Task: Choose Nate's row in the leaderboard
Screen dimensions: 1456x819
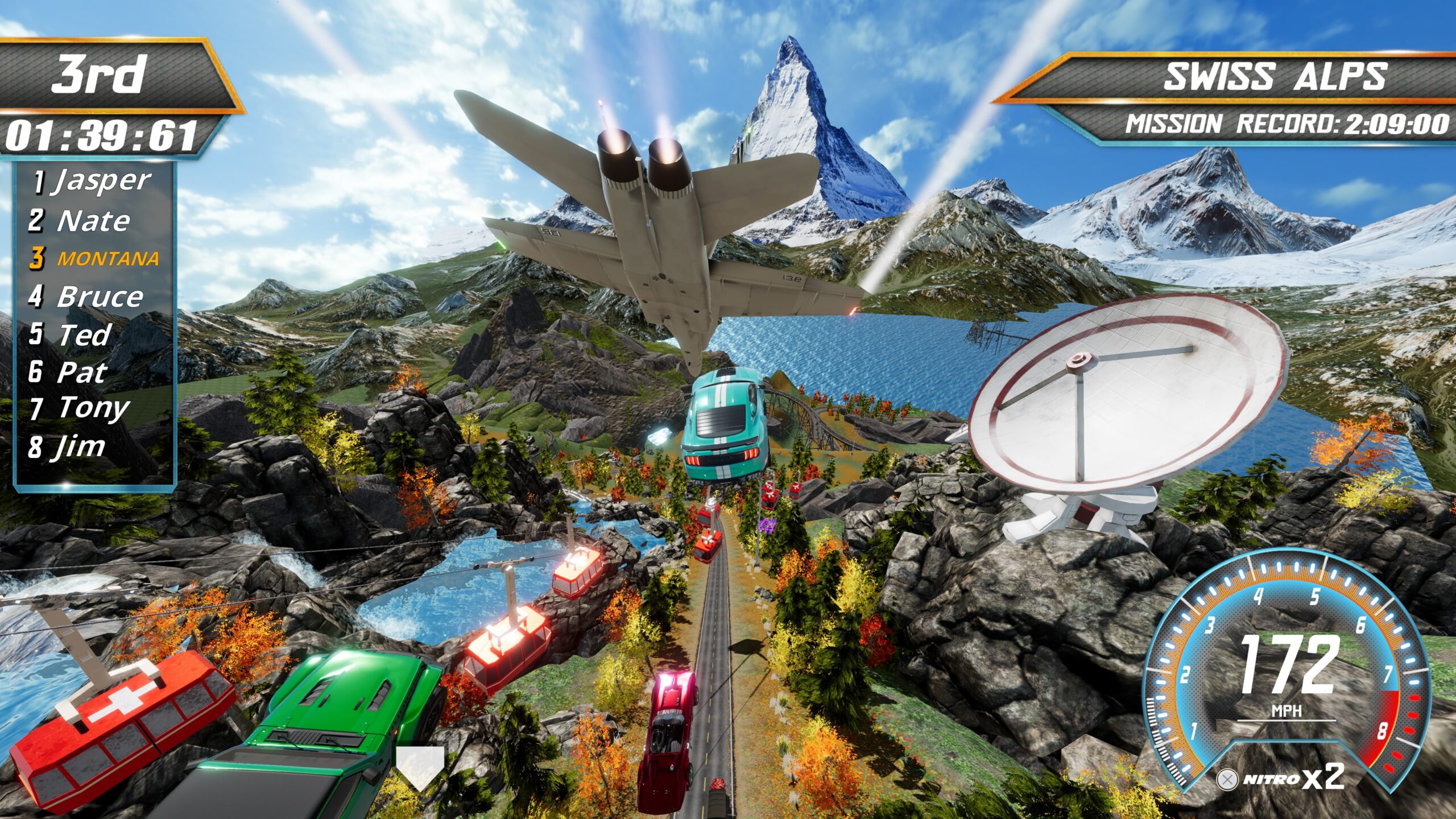Action: [80, 221]
